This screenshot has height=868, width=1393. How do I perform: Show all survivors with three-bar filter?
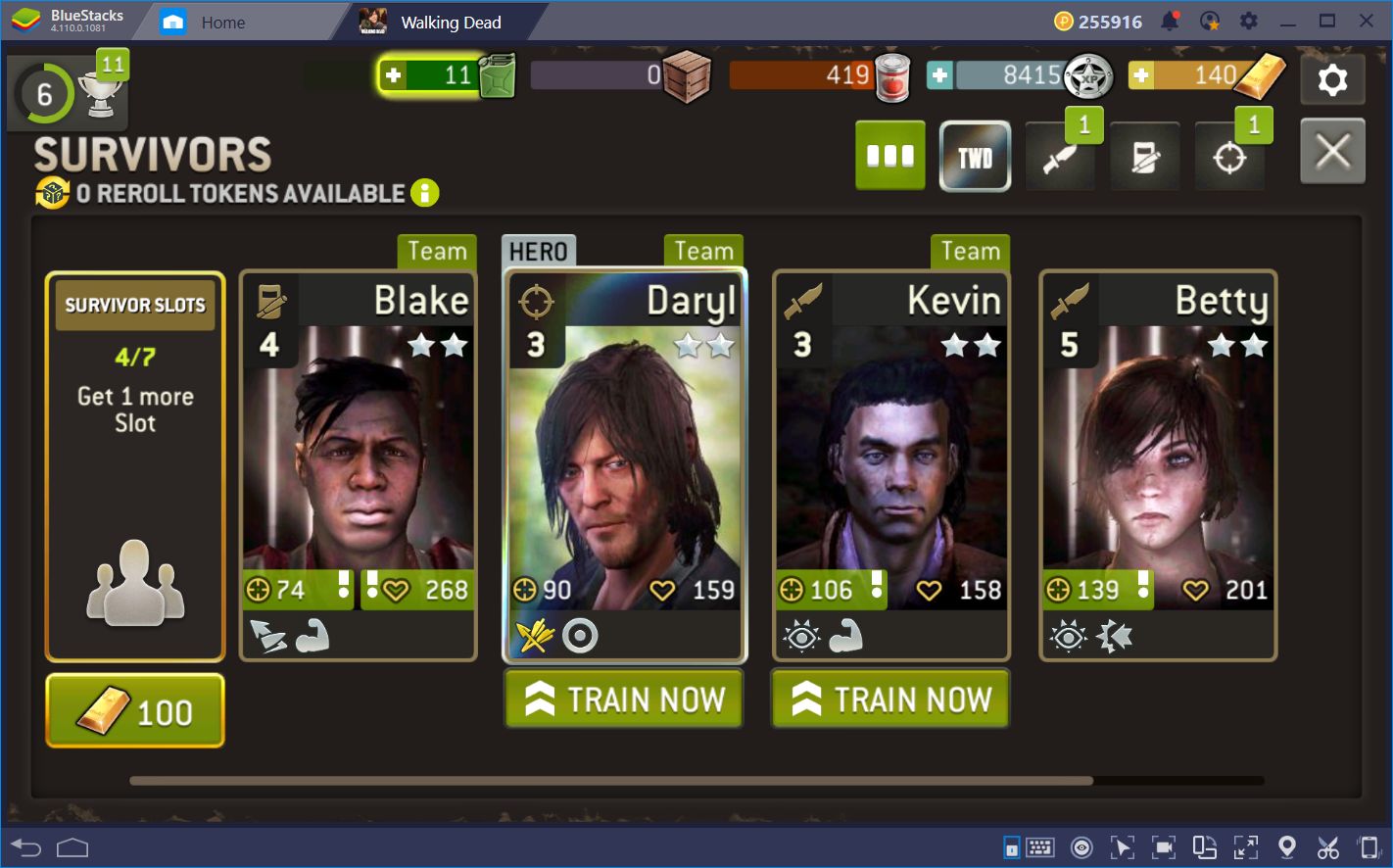(x=890, y=156)
